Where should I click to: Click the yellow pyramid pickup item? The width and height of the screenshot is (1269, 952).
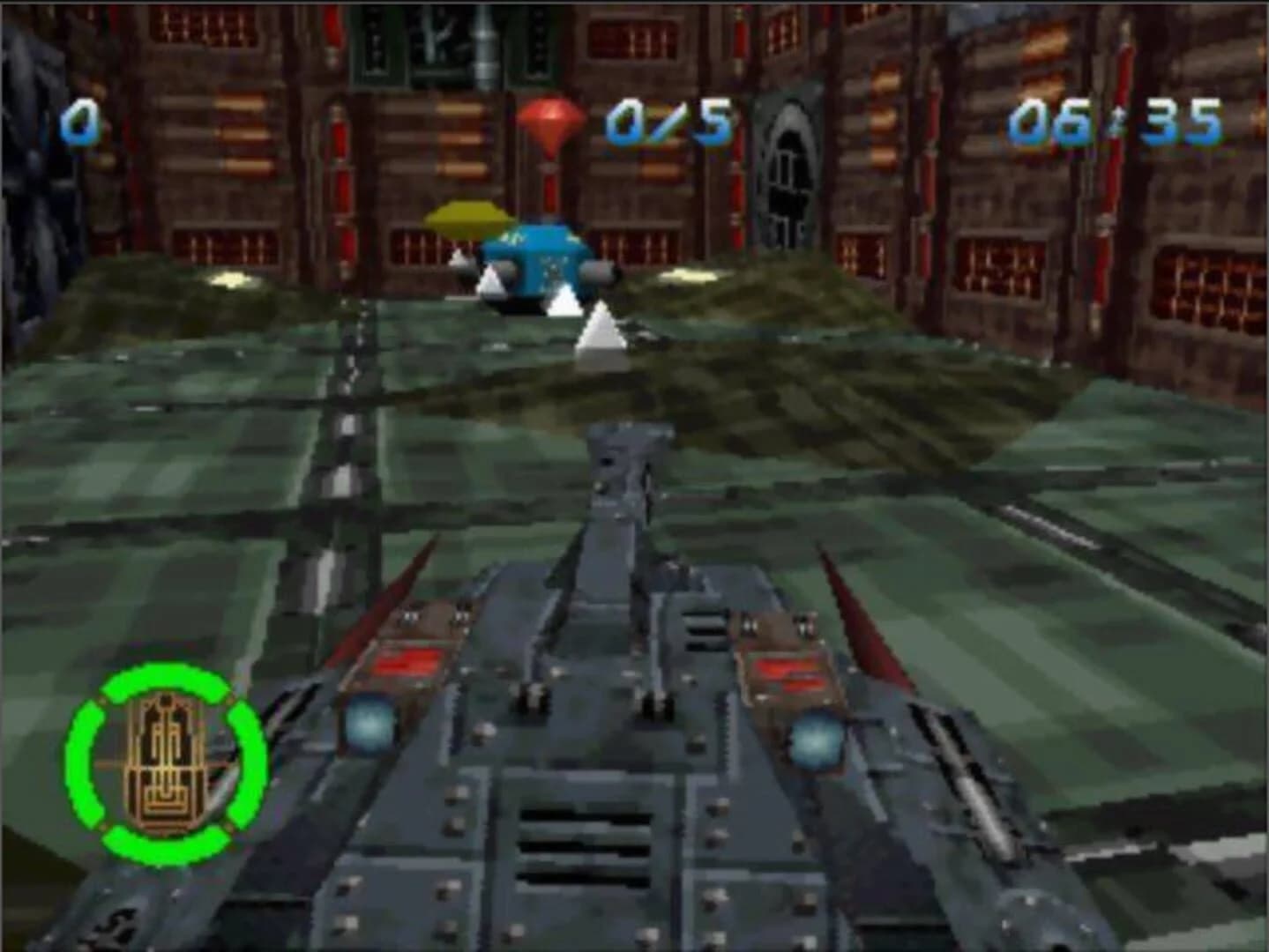point(465,219)
